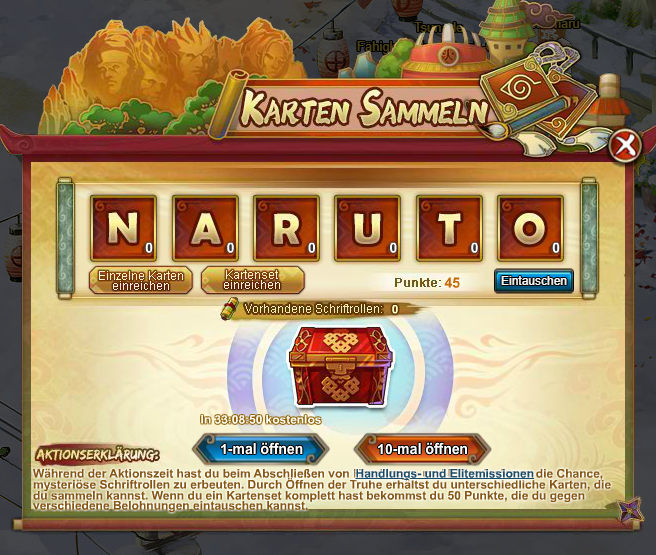Open the chest with 1-mal öffnen
The height and width of the screenshot is (555, 656).
[x=262, y=449]
